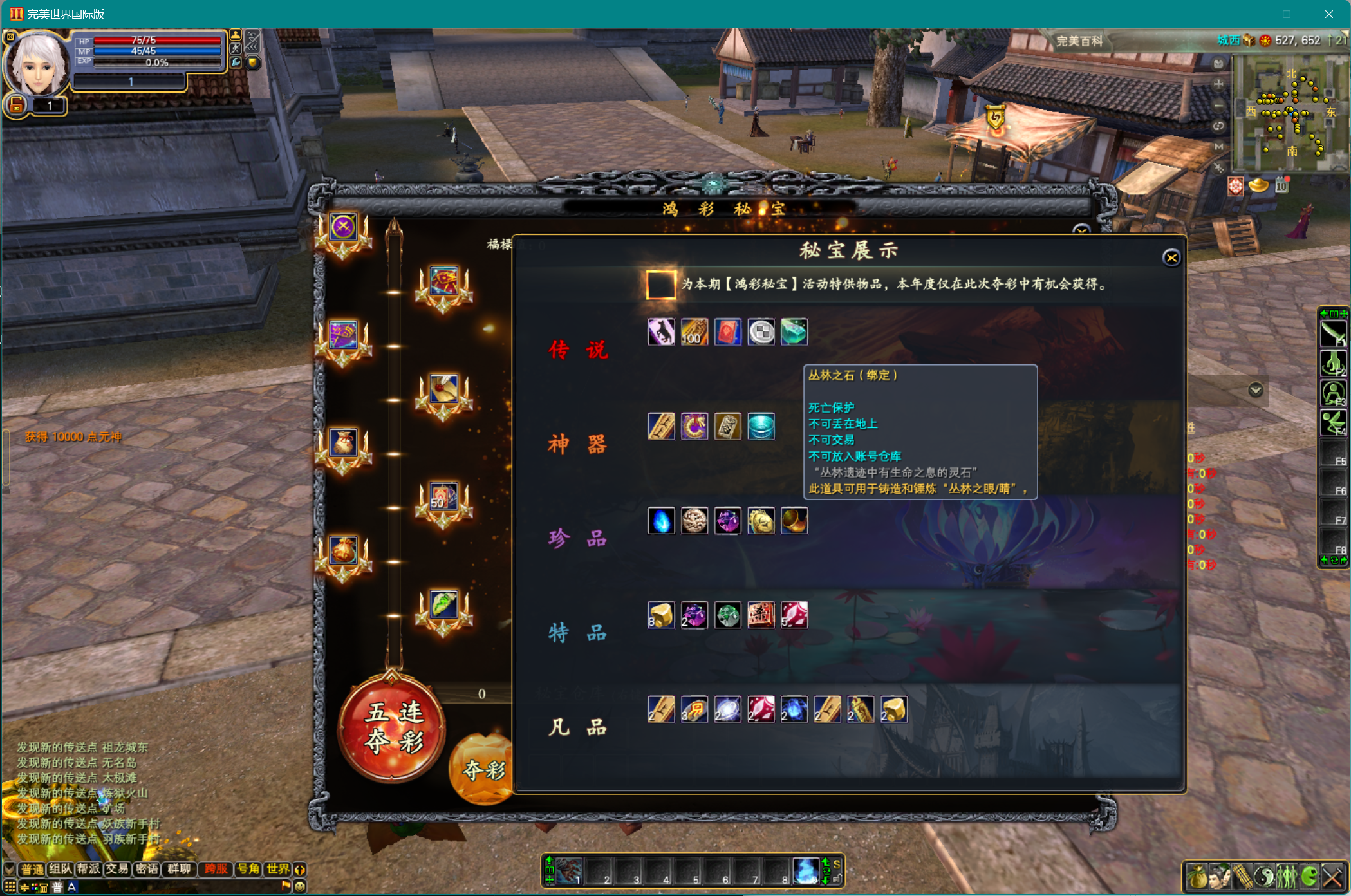Switch chat to the 世界 world channel
The image size is (1351, 896).
coord(277,869)
